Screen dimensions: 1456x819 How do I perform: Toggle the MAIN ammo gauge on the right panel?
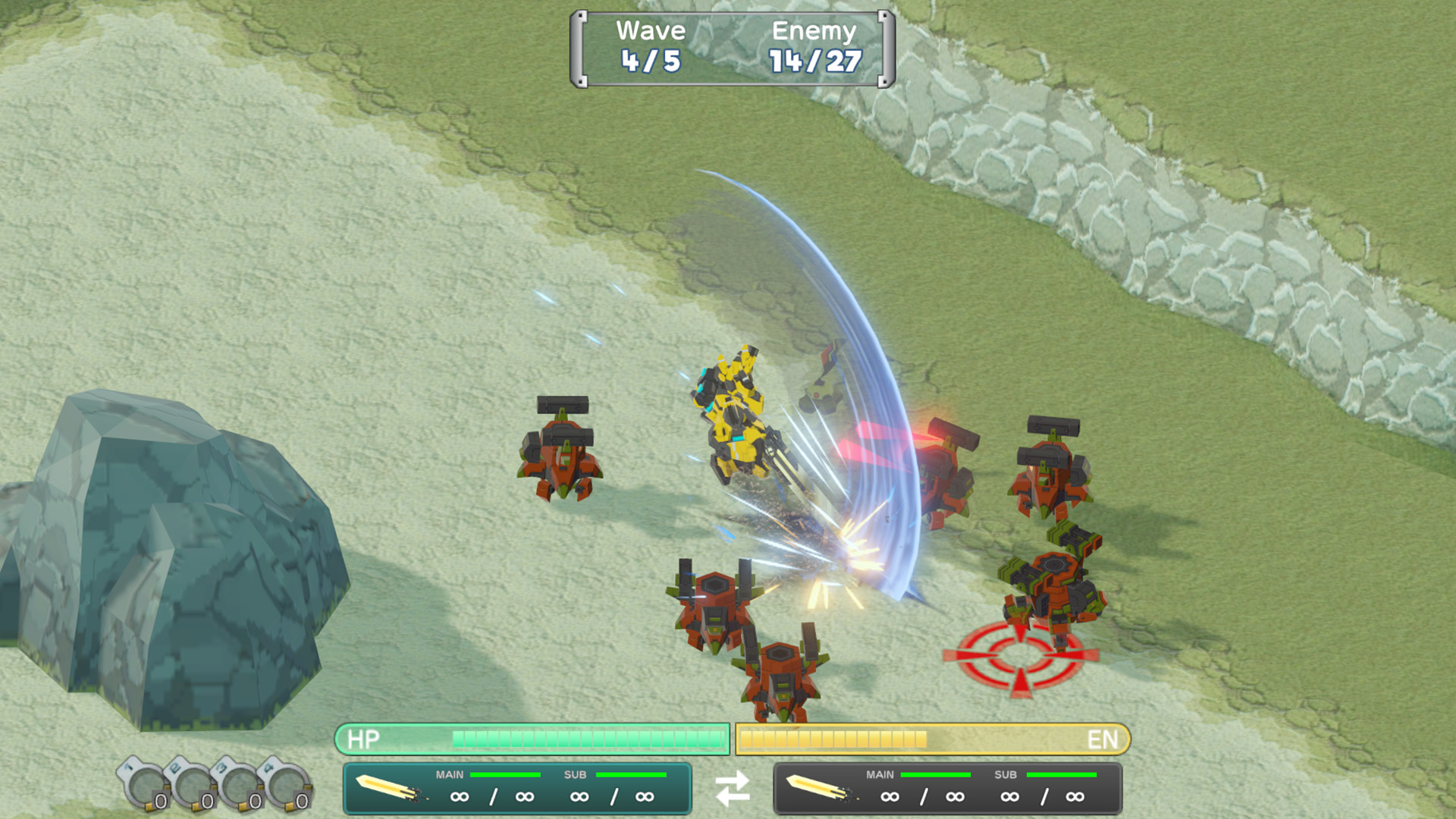934,775
